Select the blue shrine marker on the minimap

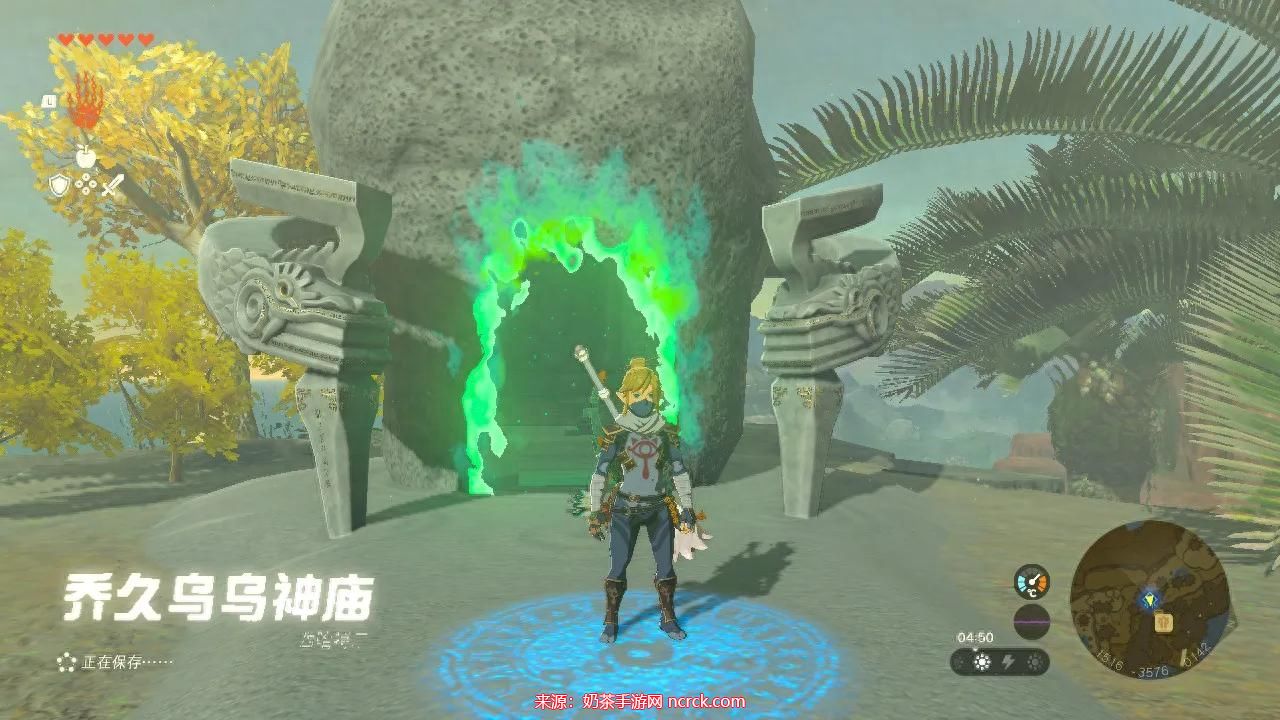(x=1150, y=600)
